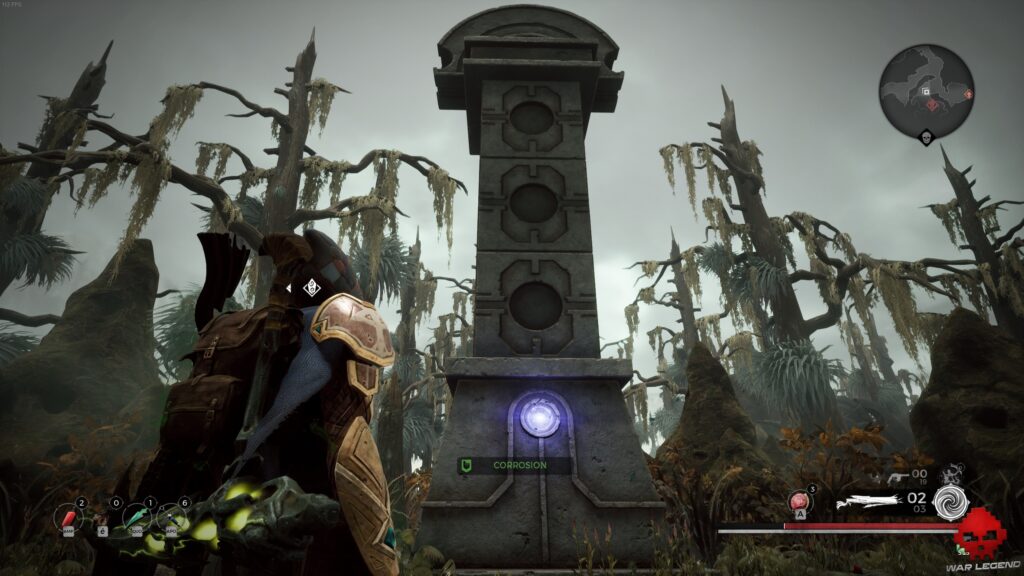Select the consumable slot showing count 6
Image resolution: width=1024 pixels, height=576 pixels.
172,517
